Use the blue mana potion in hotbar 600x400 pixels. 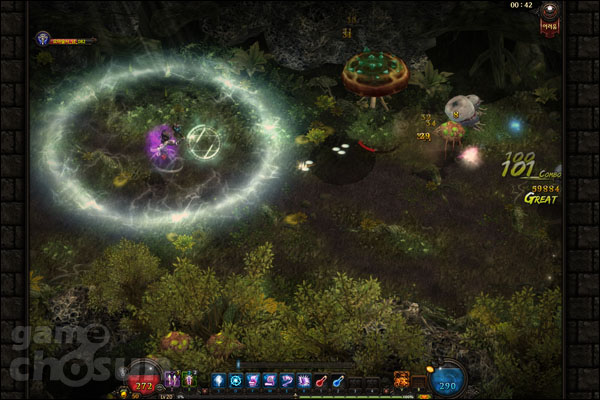tap(339, 380)
